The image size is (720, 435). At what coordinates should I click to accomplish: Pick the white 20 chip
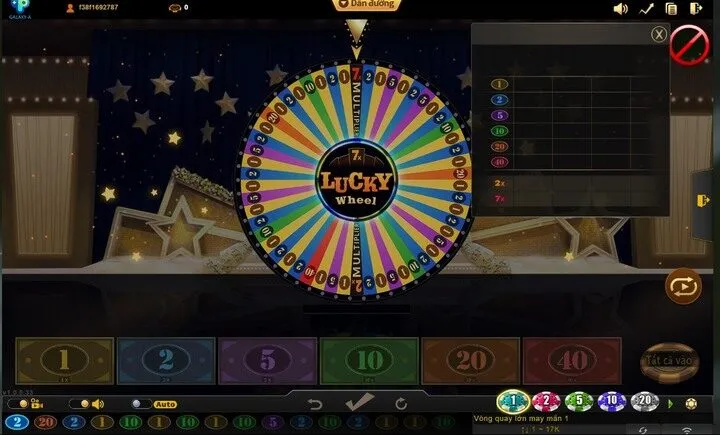coord(644,401)
